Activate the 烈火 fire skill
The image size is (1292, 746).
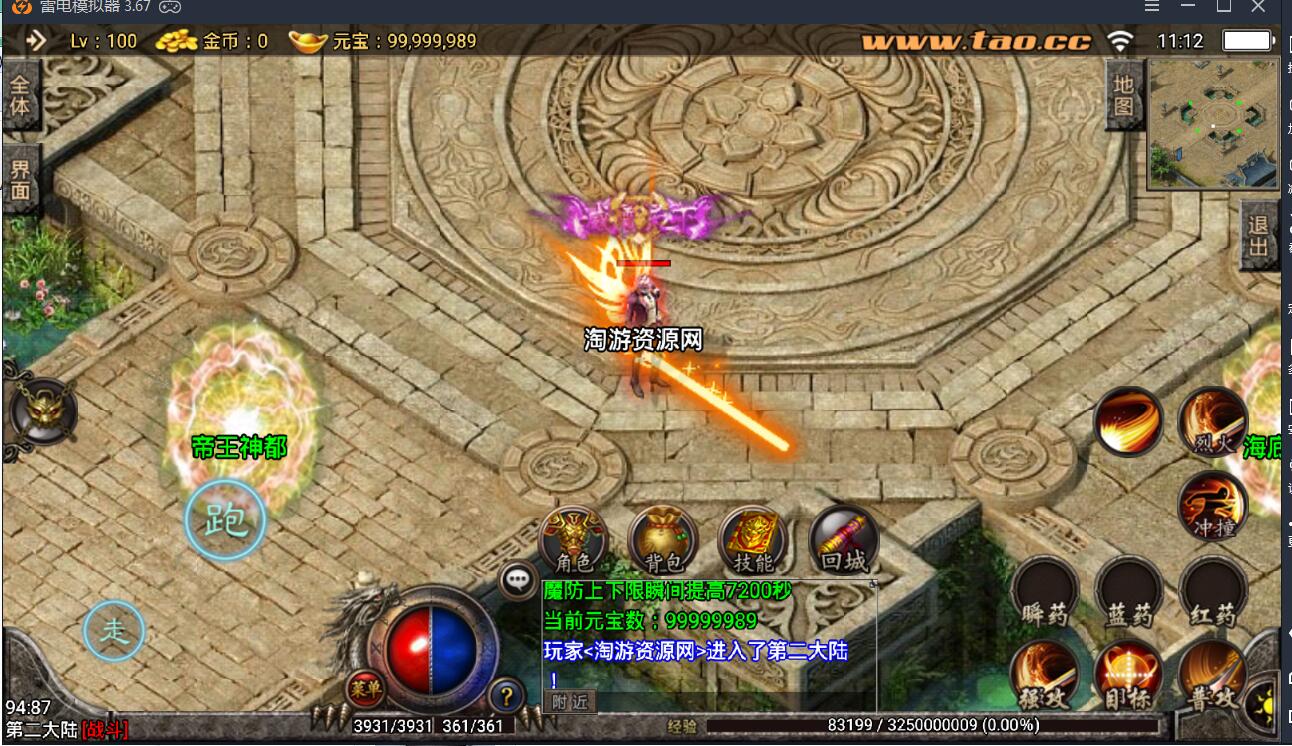pos(1213,422)
